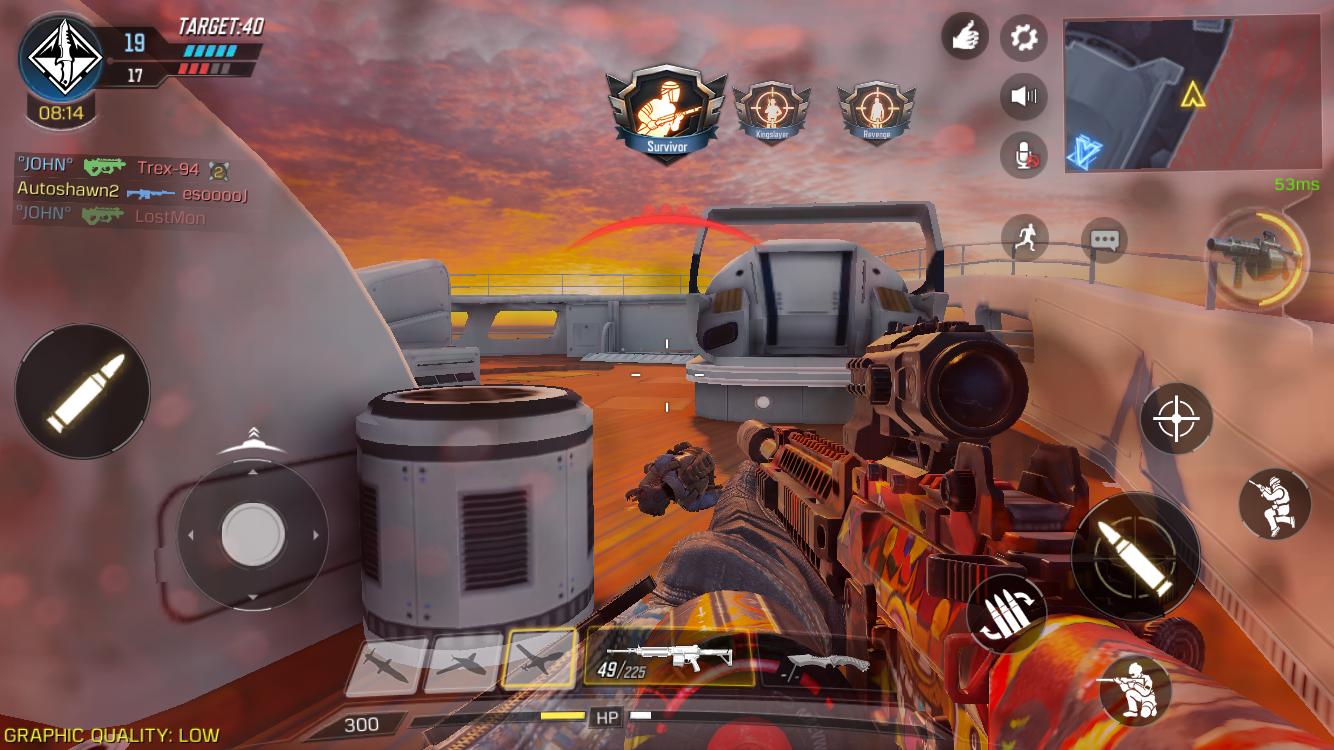The width and height of the screenshot is (1334, 750).
Task: Toggle the speaker sound button
Action: point(1024,97)
